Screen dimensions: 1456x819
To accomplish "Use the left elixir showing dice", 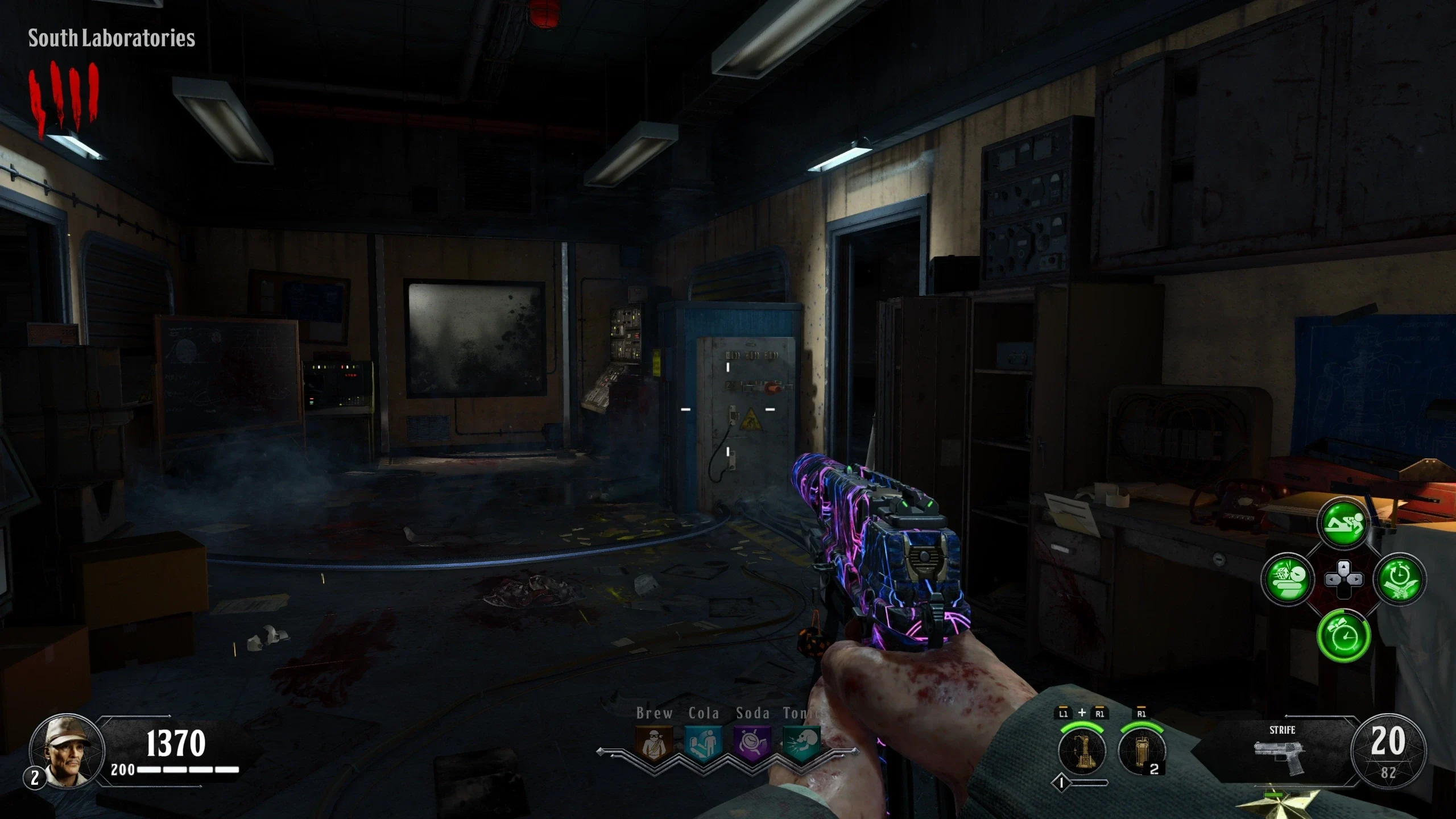I will pos(1288,580).
